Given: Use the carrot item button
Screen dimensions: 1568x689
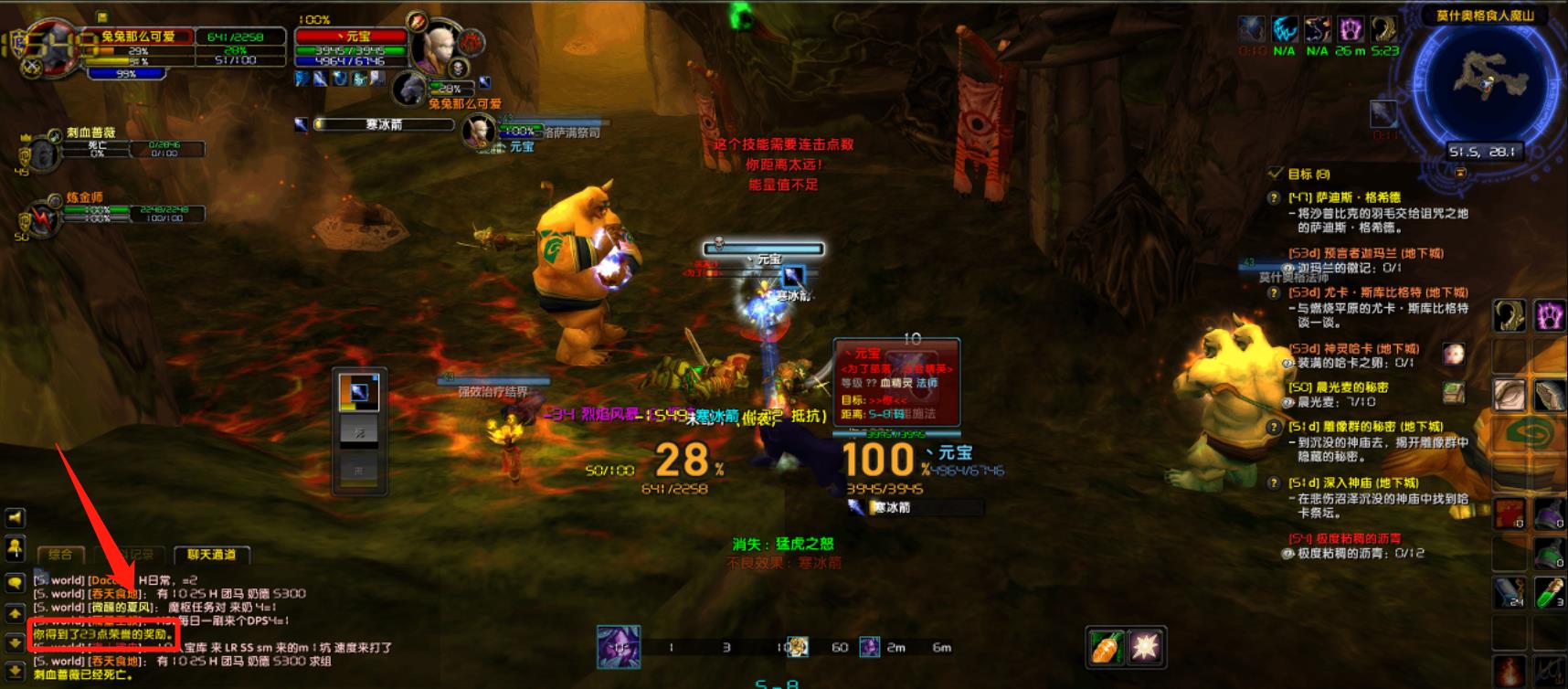Looking at the screenshot, I should tap(1107, 647).
